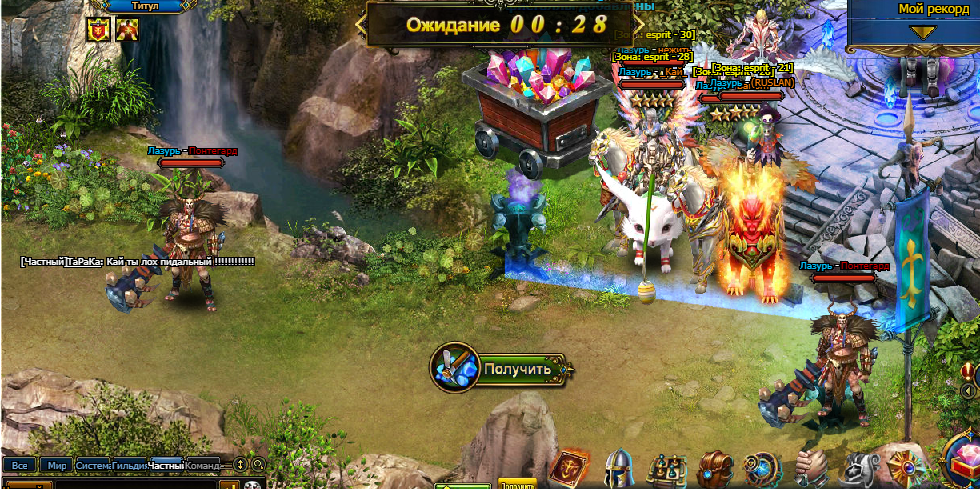Open the Система chat tab
Viewport: 980px width, 489px height.
pyautogui.click(x=92, y=465)
